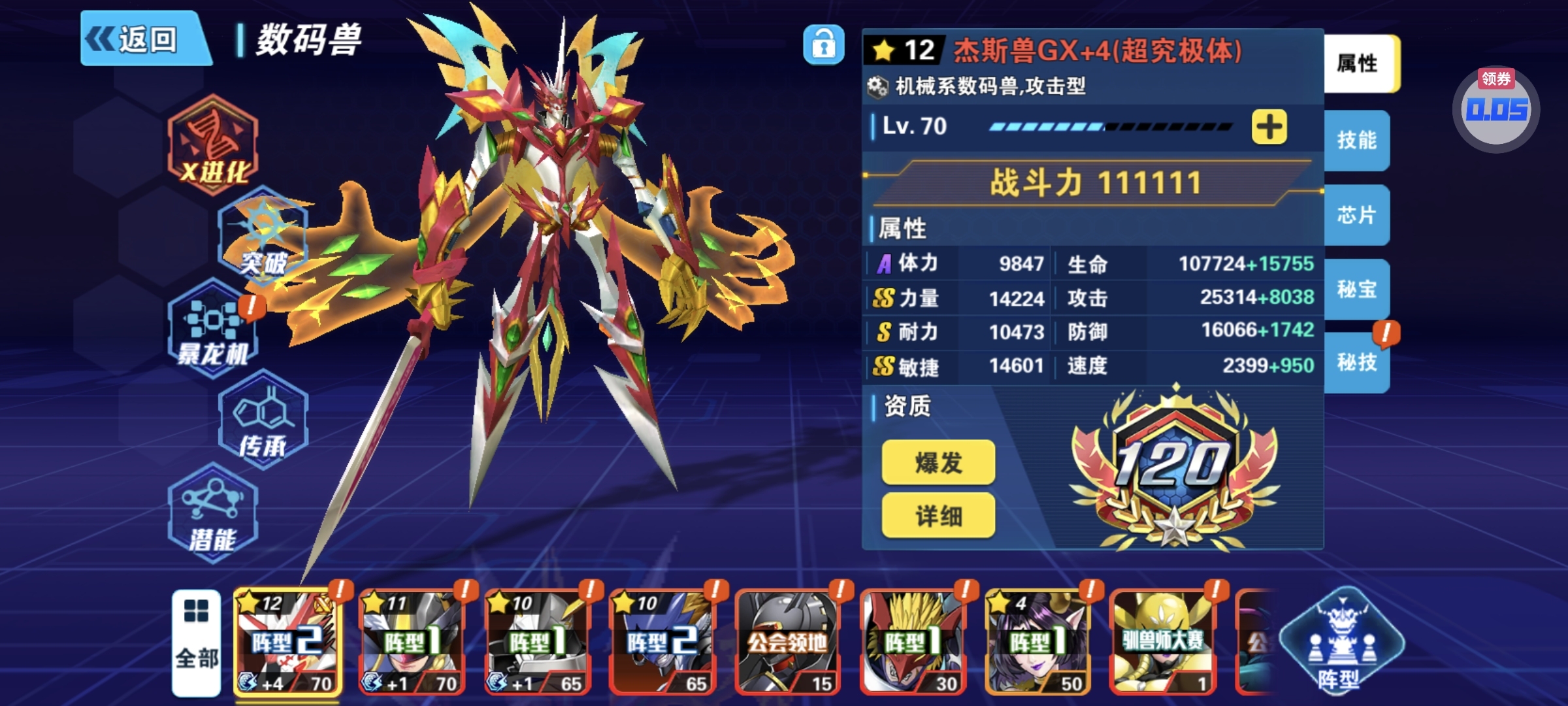
Task: Open the 潜能 potential menu
Action: pos(213,514)
